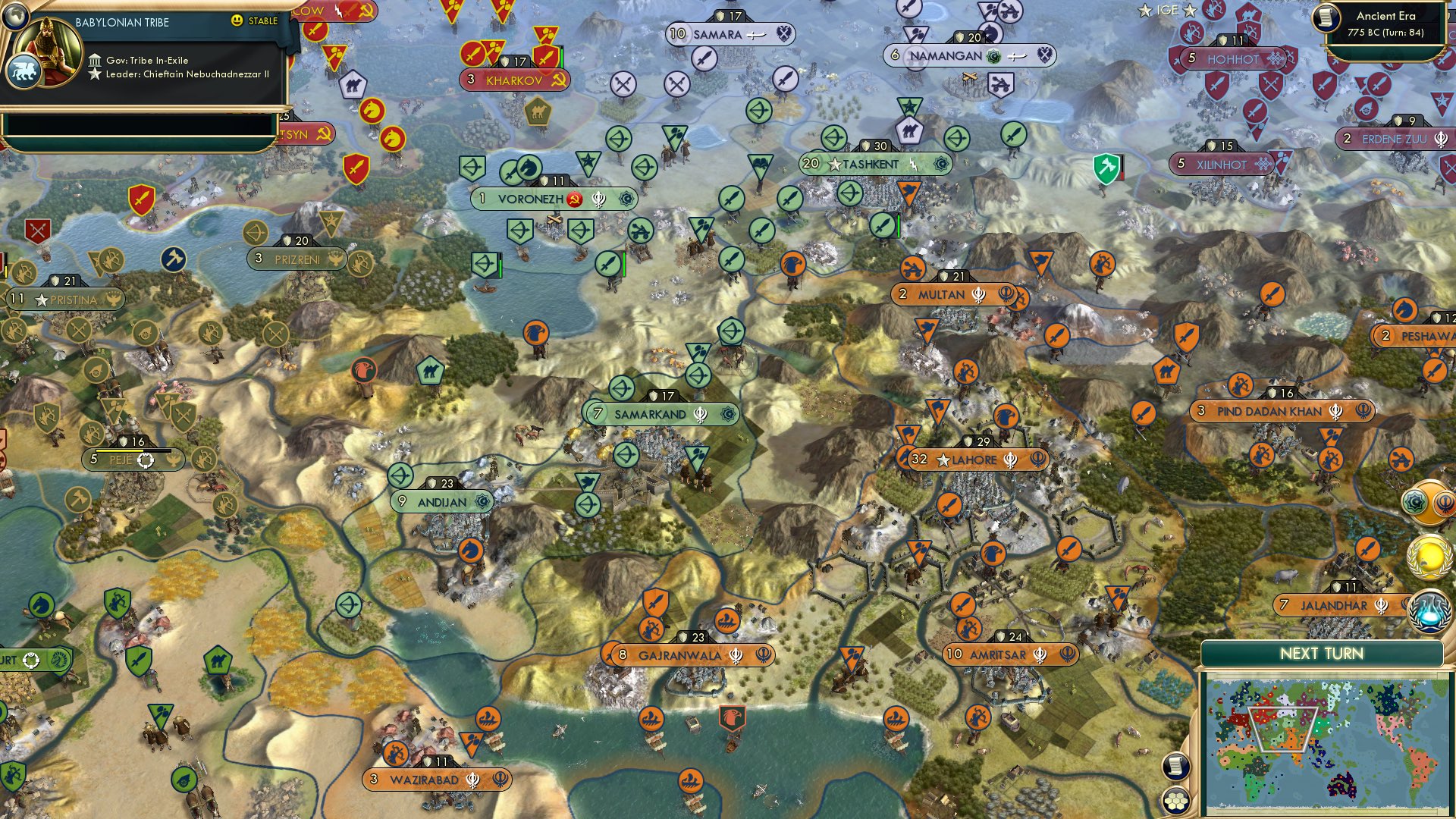This screenshot has width=1456, height=819.
Task: Open the Lahore city banner
Action: tap(978, 459)
